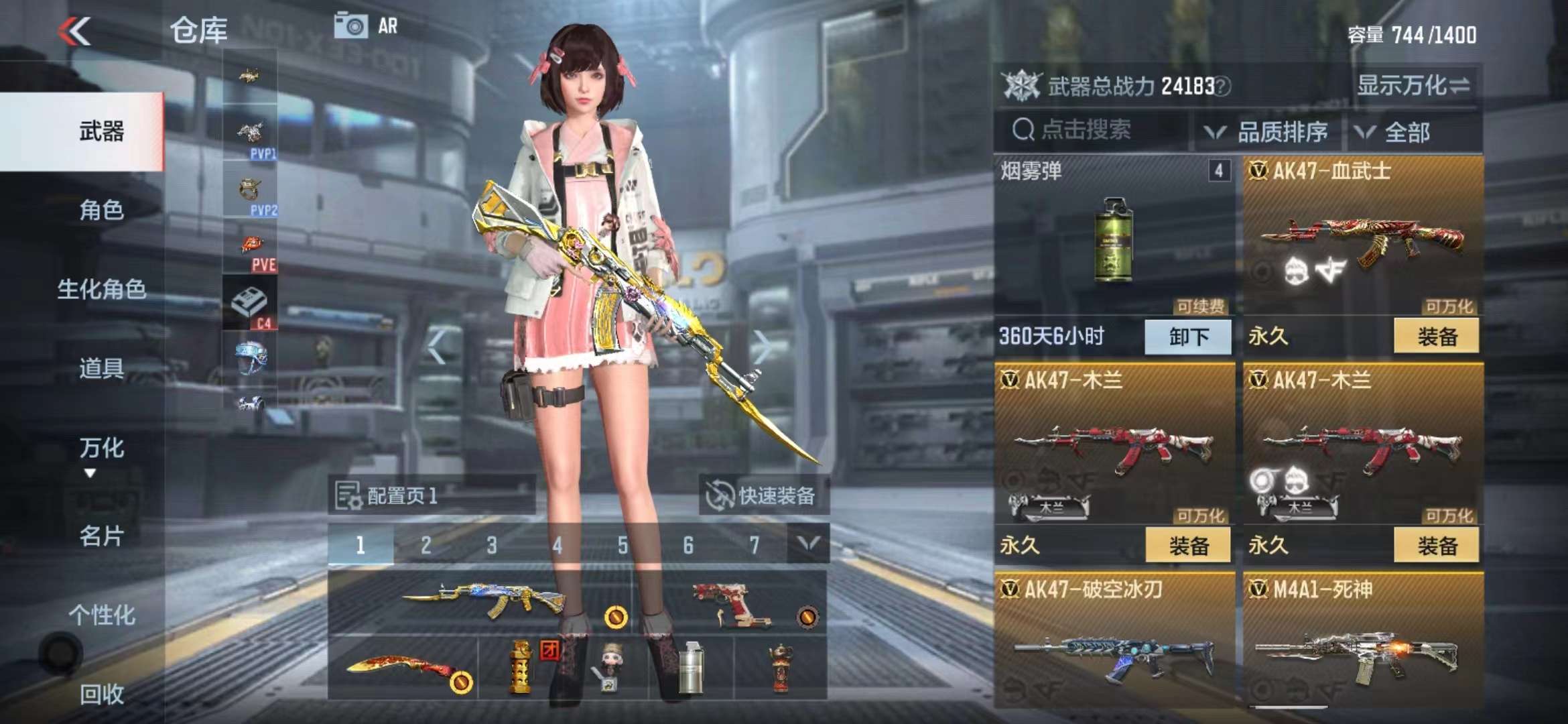Switch to loadout page 3
The width and height of the screenshot is (1568, 724).
coord(492,545)
